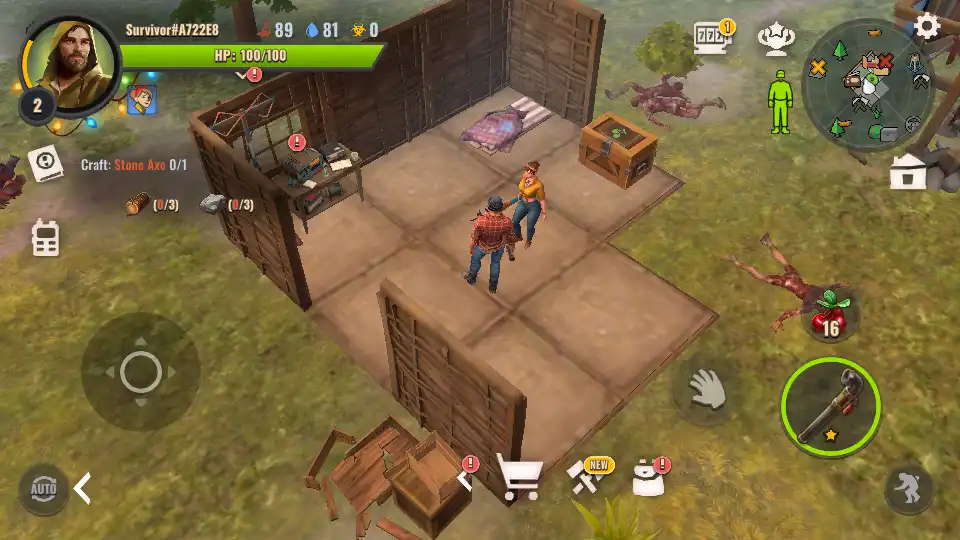Tap the hand interact button
960x540 pixels.
coord(708,389)
